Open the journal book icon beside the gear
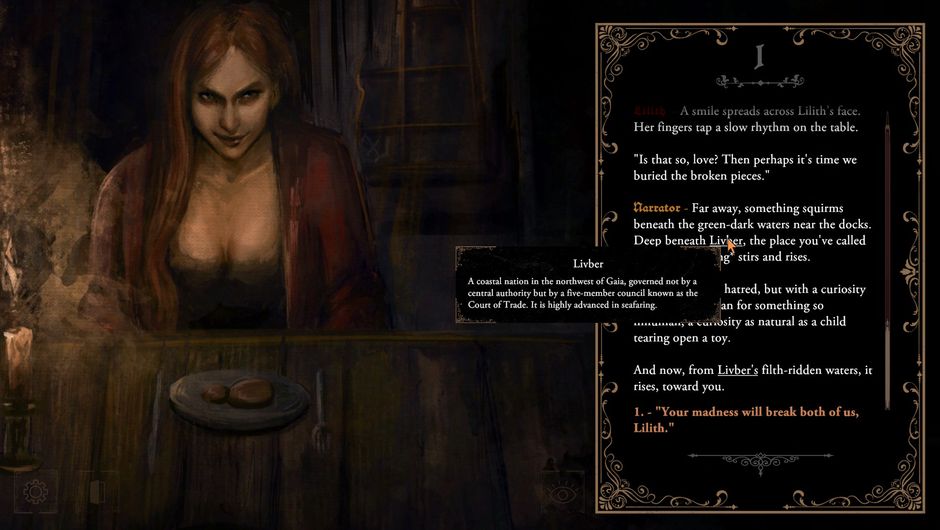940x530 pixels. (97, 491)
